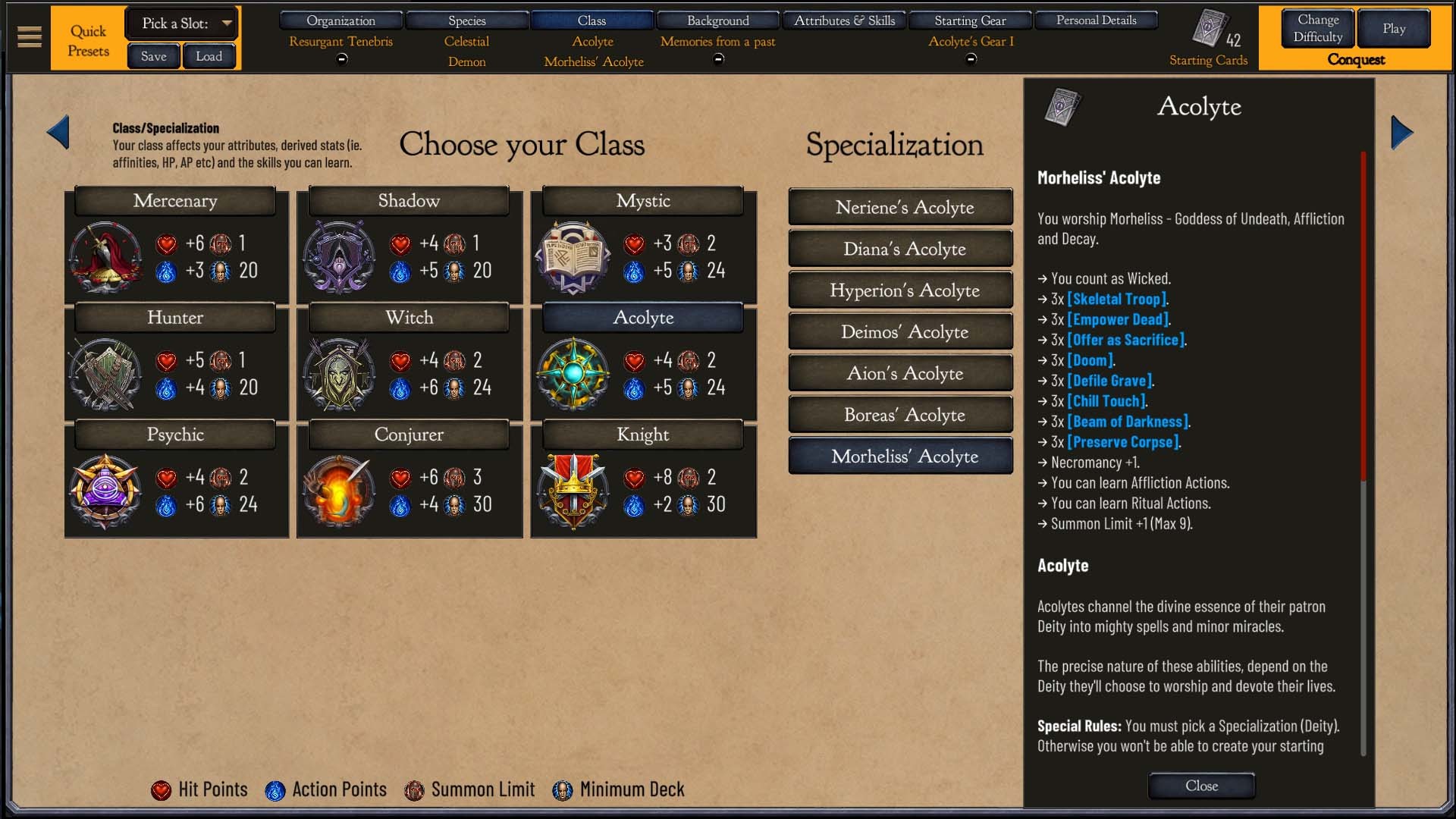Go to the next page arrow
The width and height of the screenshot is (1456, 819).
click(x=1401, y=133)
